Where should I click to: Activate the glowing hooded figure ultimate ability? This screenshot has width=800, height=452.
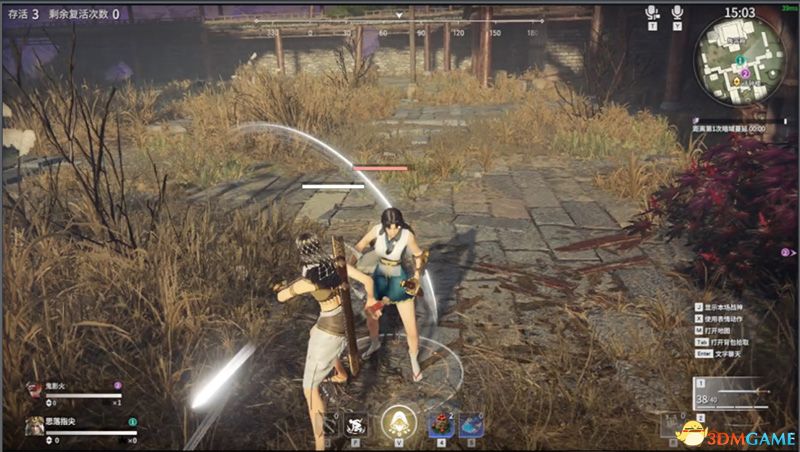click(399, 423)
